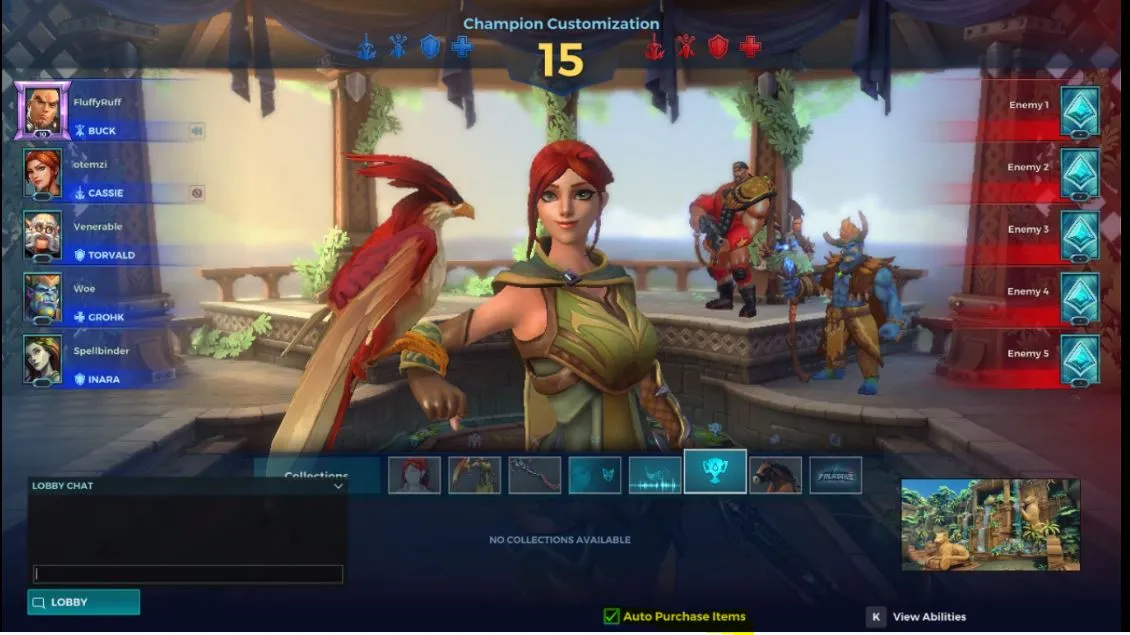Open the weapon skin tab

(534, 475)
